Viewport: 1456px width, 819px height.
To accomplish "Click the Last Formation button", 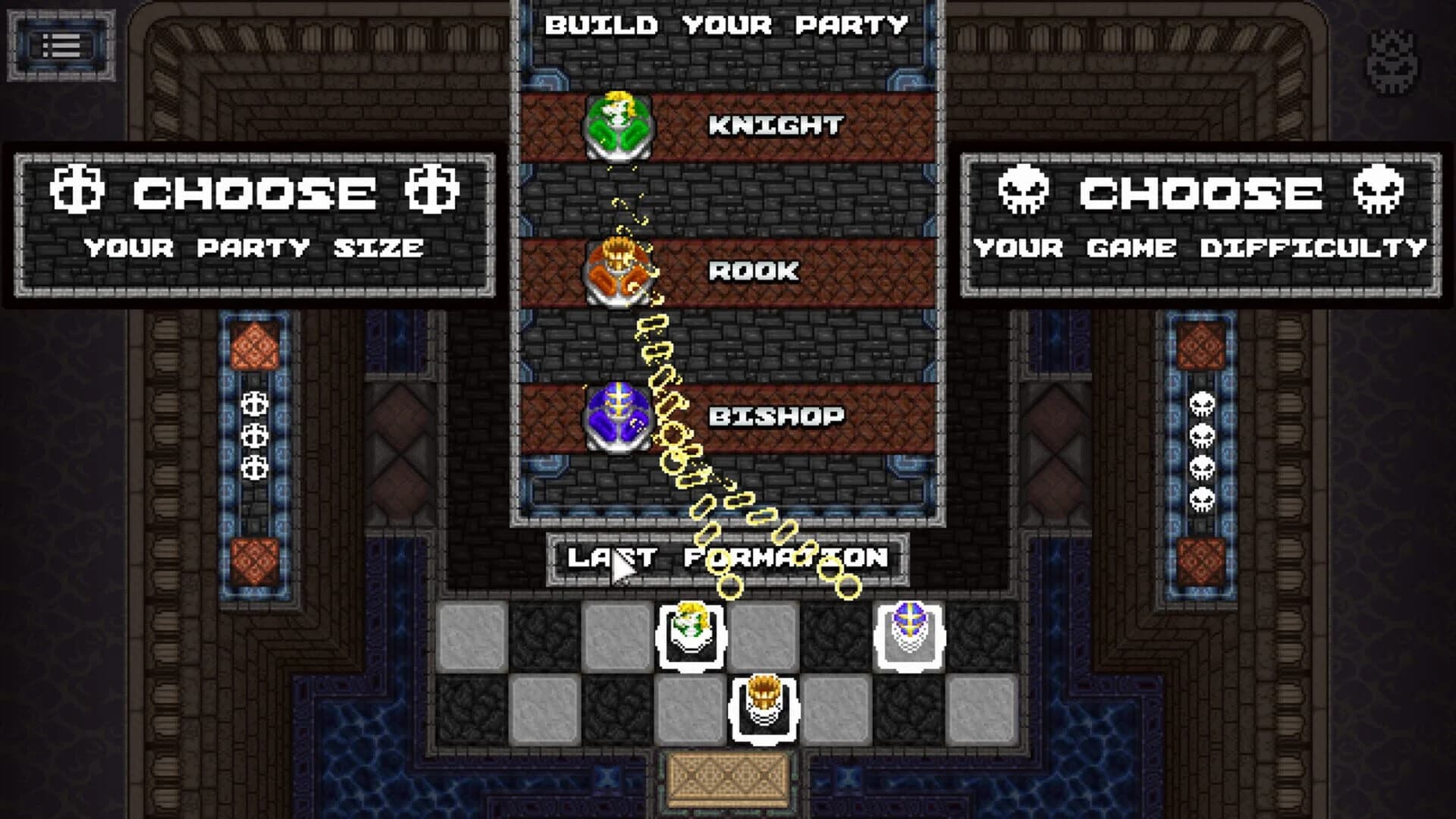I will pyautogui.click(x=728, y=556).
